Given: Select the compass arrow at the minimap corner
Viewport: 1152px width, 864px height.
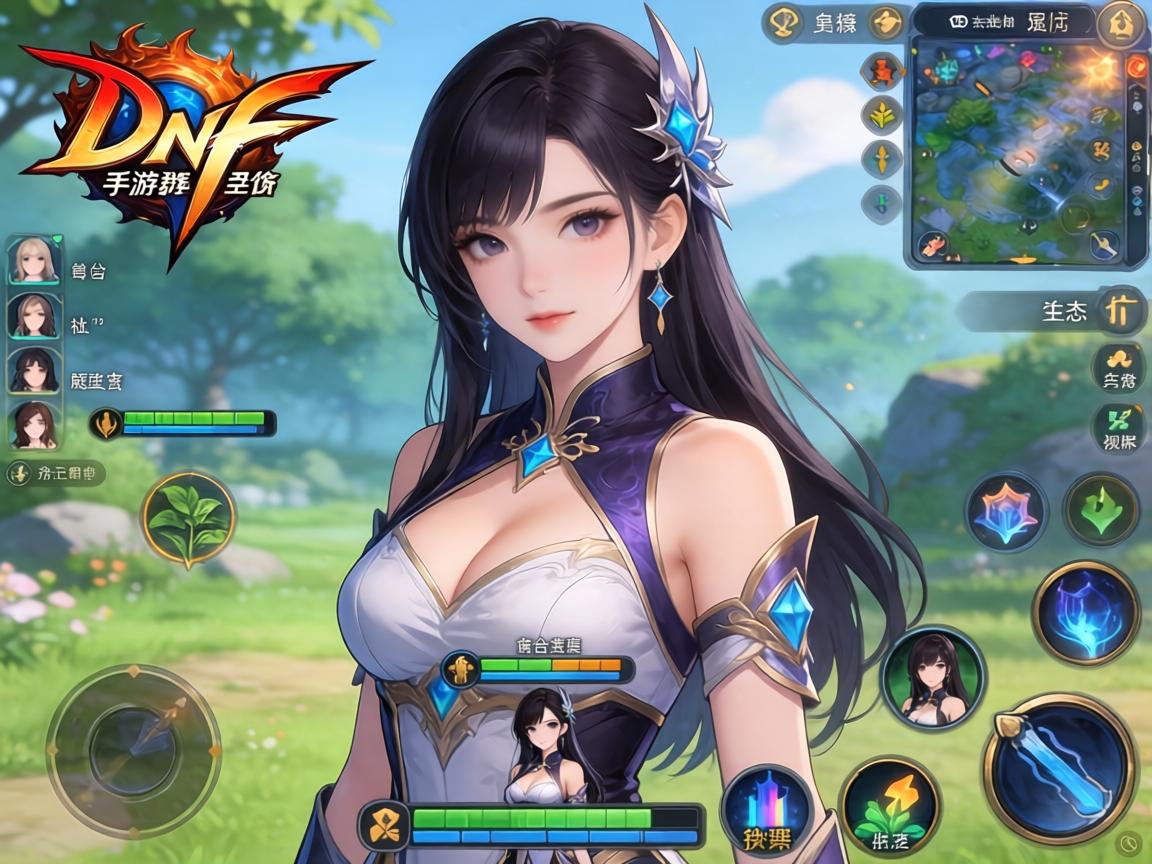Looking at the screenshot, I should (1104, 243).
